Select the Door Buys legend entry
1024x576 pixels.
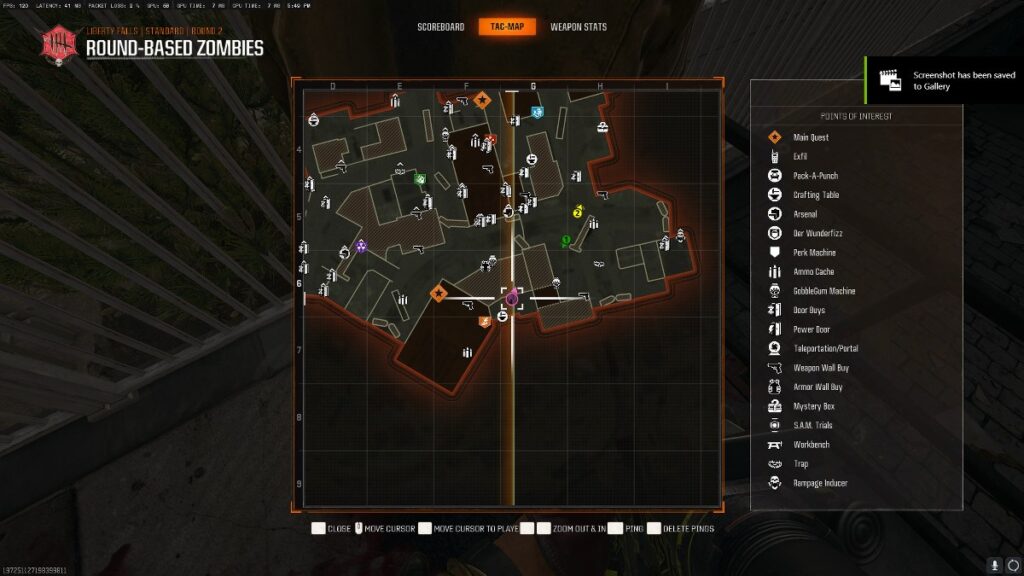pos(809,310)
